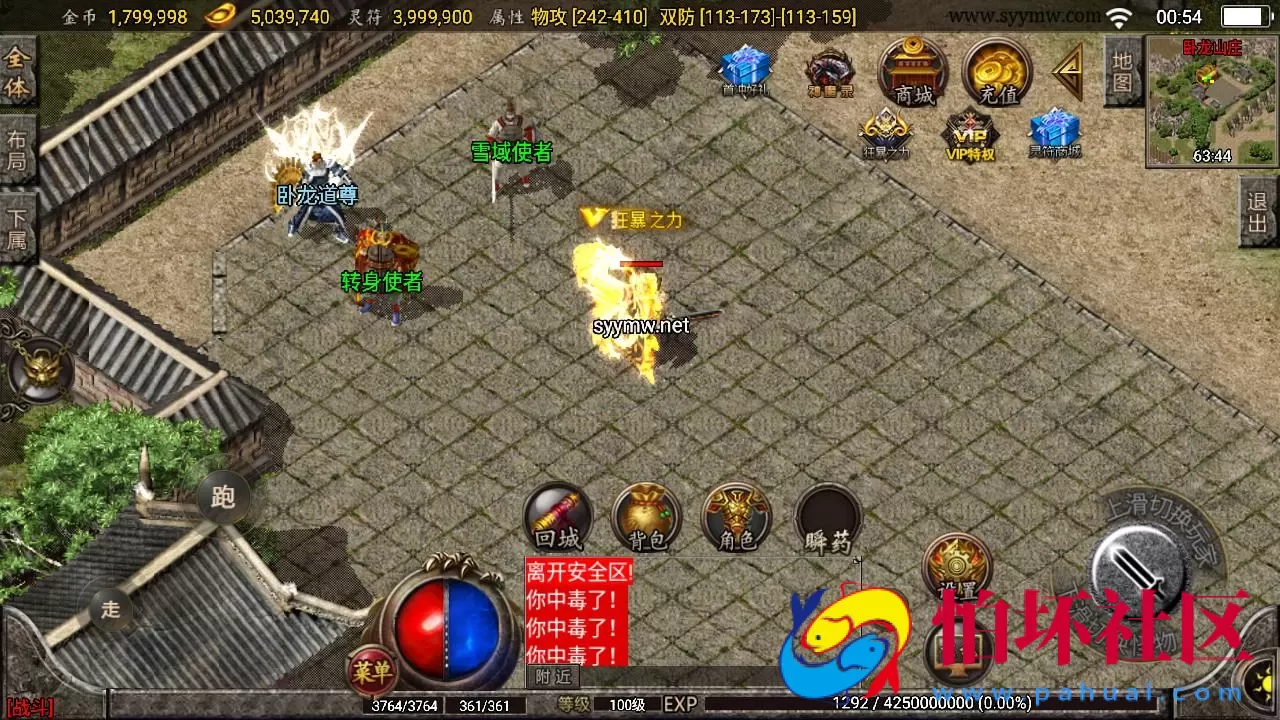This screenshot has height=720, width=1280.
Task: Switch to 走 walk mode
Action: [x=110, y=607]
